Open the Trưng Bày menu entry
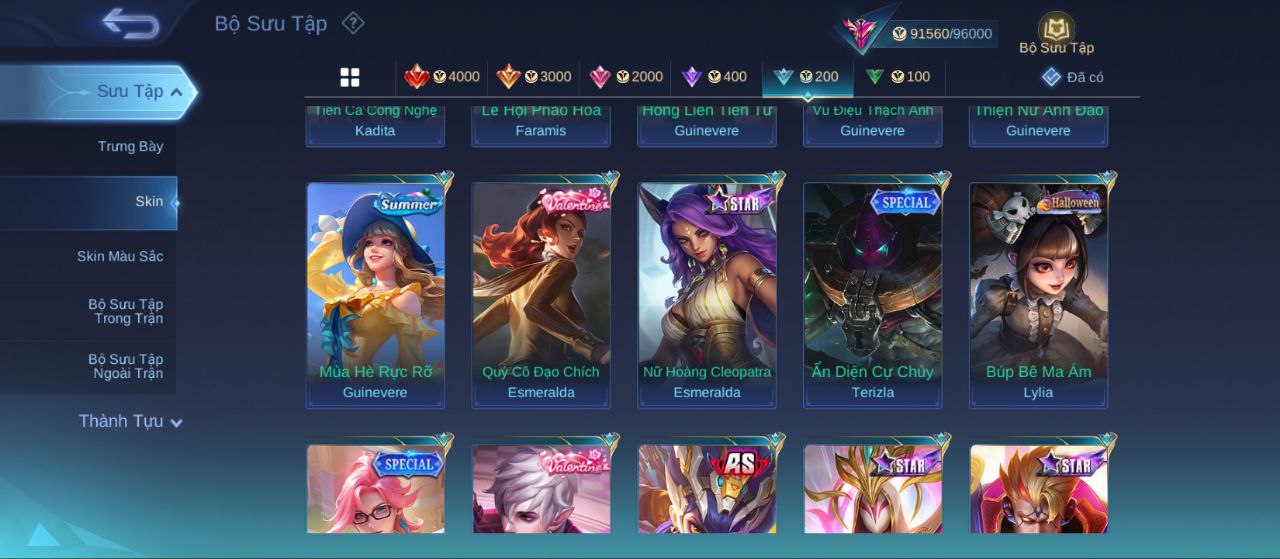The image size is (1280, 559). (130, 147)
